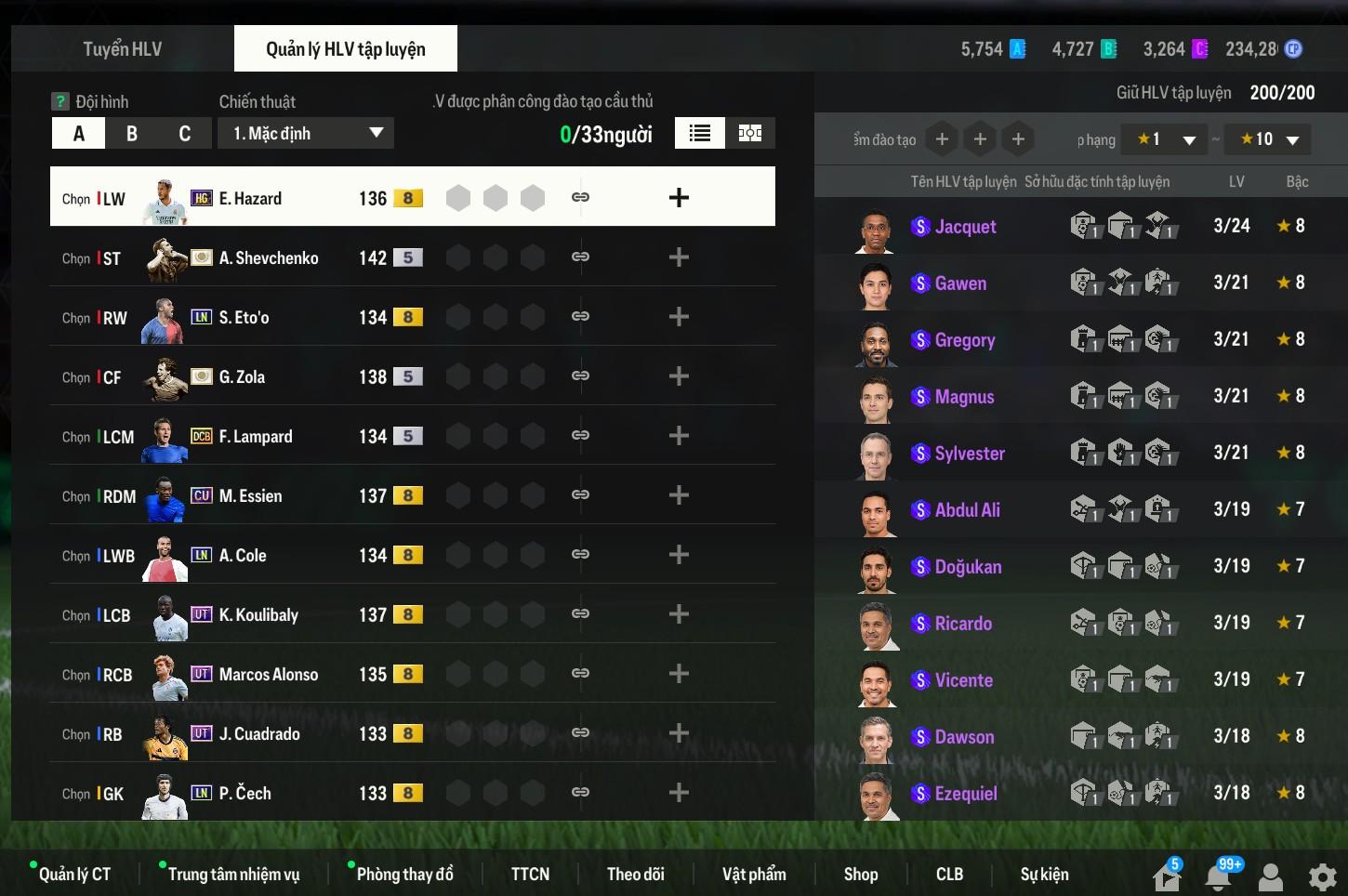1348x896 pixels.
Task: Select the Quản lý HLV tập luyện tab
Action: point(345,49)
